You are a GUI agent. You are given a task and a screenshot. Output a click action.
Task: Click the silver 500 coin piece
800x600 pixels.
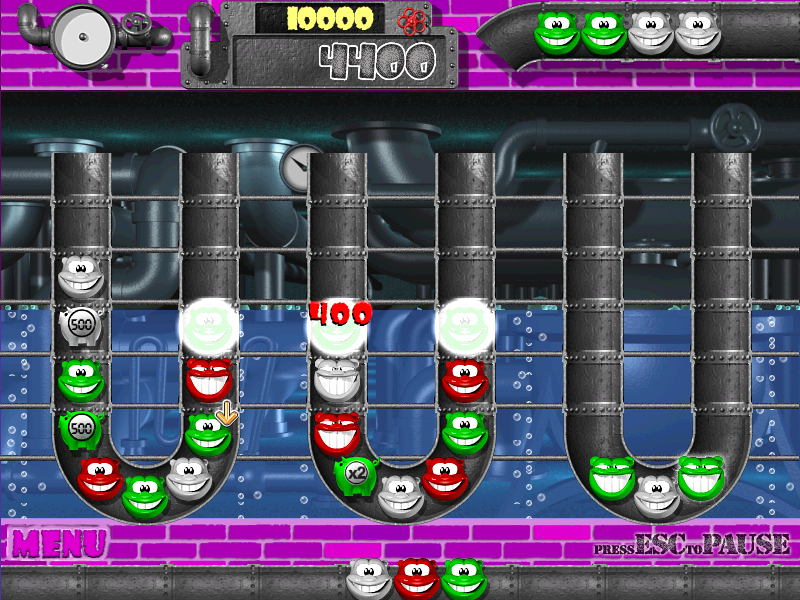pyautogui.click(x=80, y=326)
